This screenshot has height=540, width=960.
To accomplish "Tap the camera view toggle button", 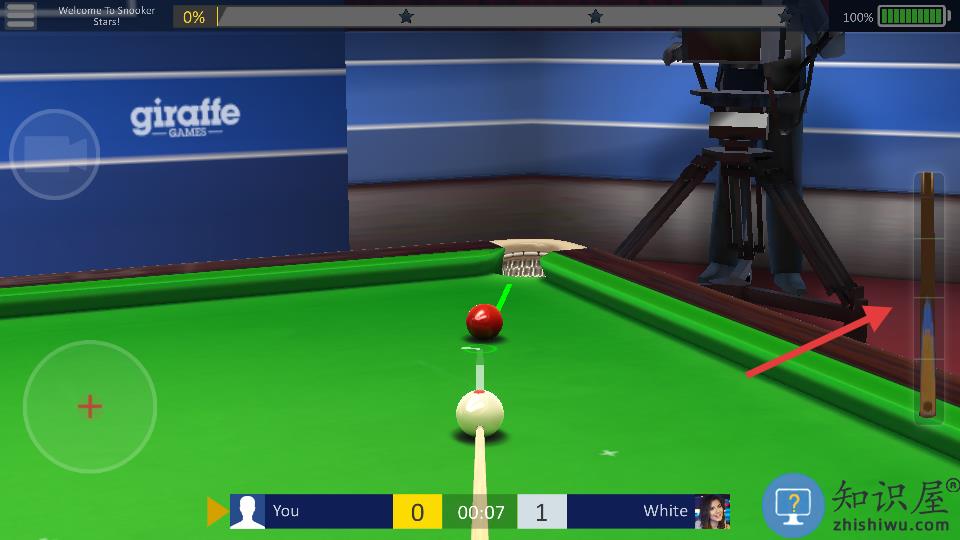I will [x=54, y=154].
